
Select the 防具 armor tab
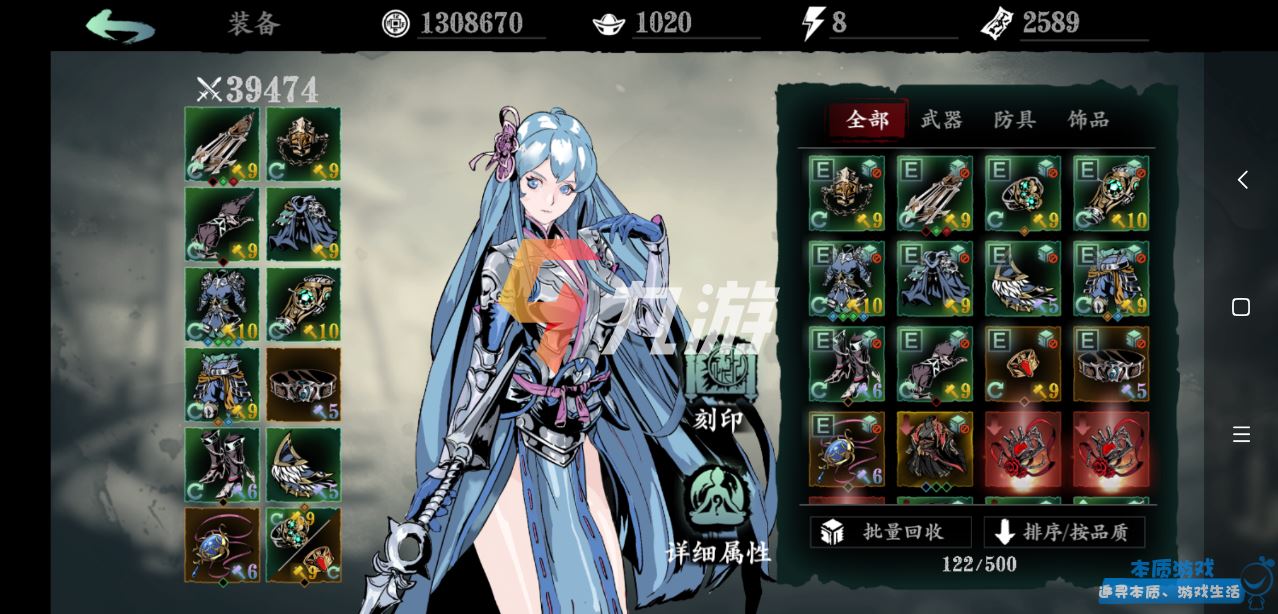pos(1015,120)
